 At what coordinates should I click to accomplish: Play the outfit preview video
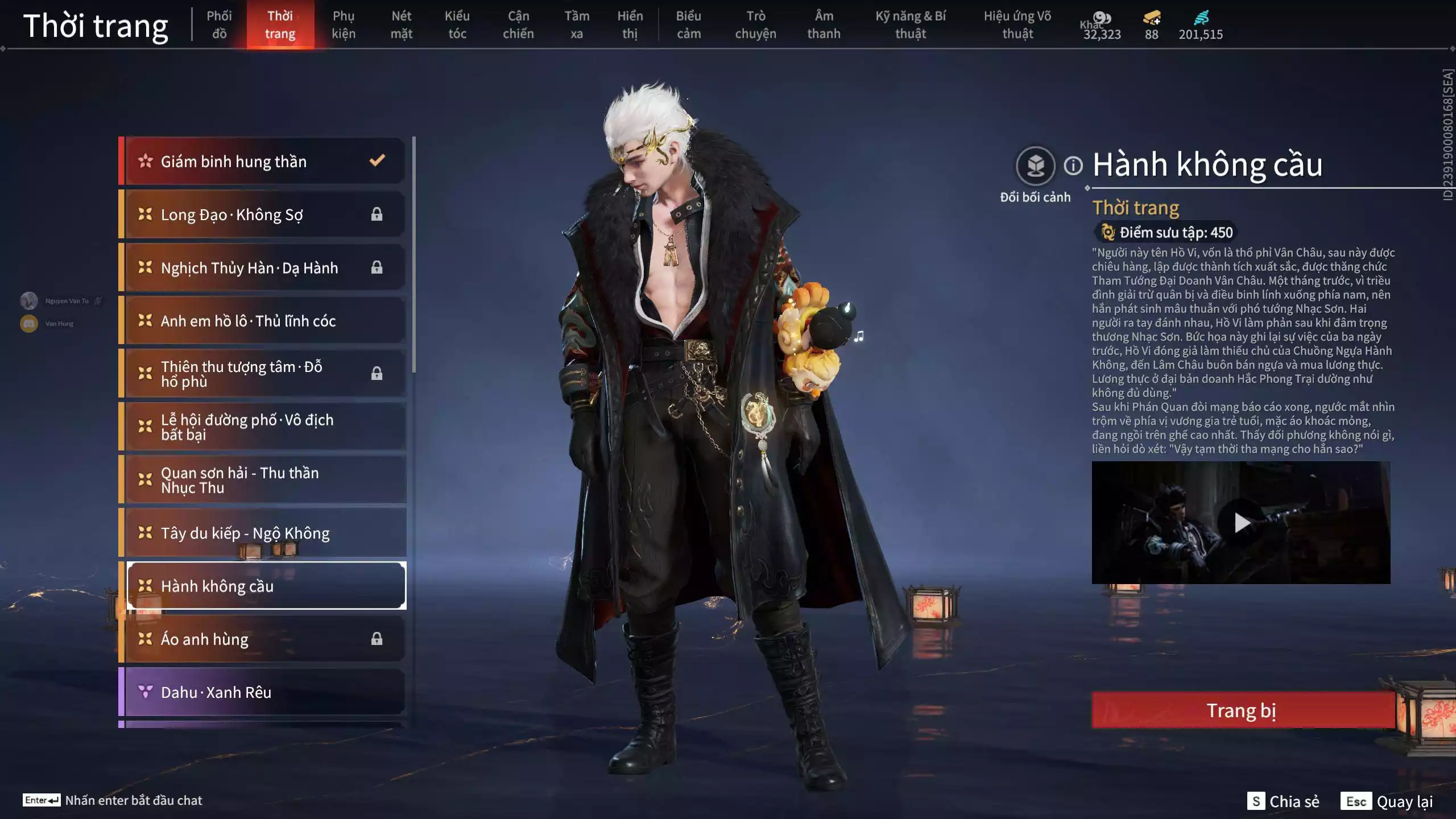(x=1241, y=522)
